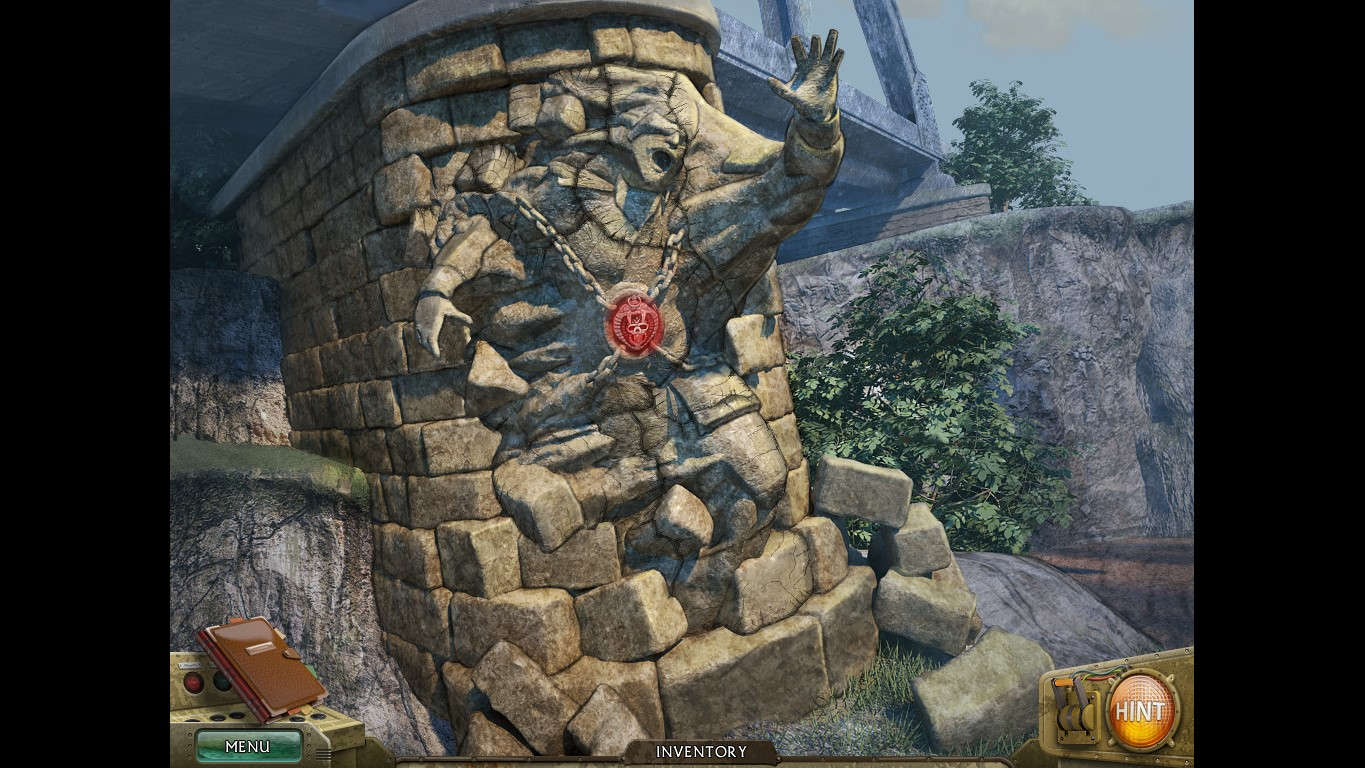This screenshot has width=1365, height=768.
Task: Open the game Menu
Action: tap(248, 747)
